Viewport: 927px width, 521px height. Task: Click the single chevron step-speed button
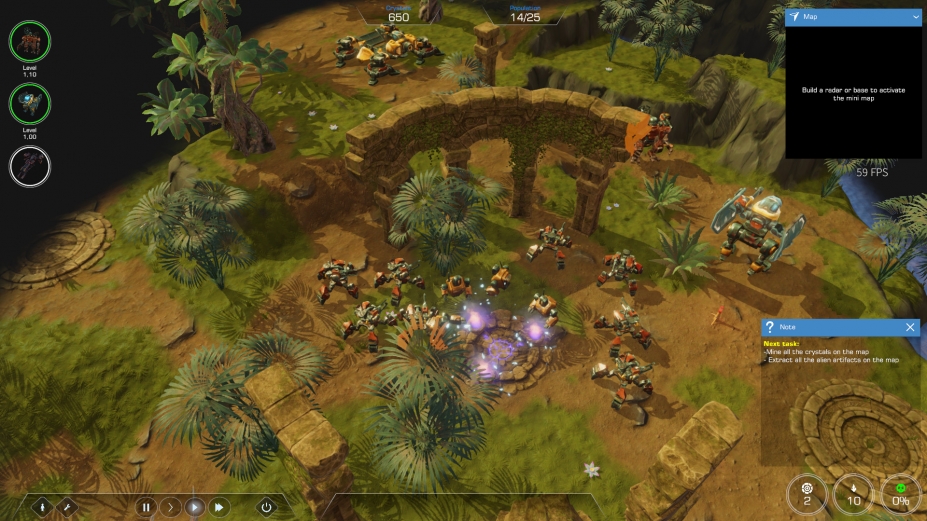point(170,507)
